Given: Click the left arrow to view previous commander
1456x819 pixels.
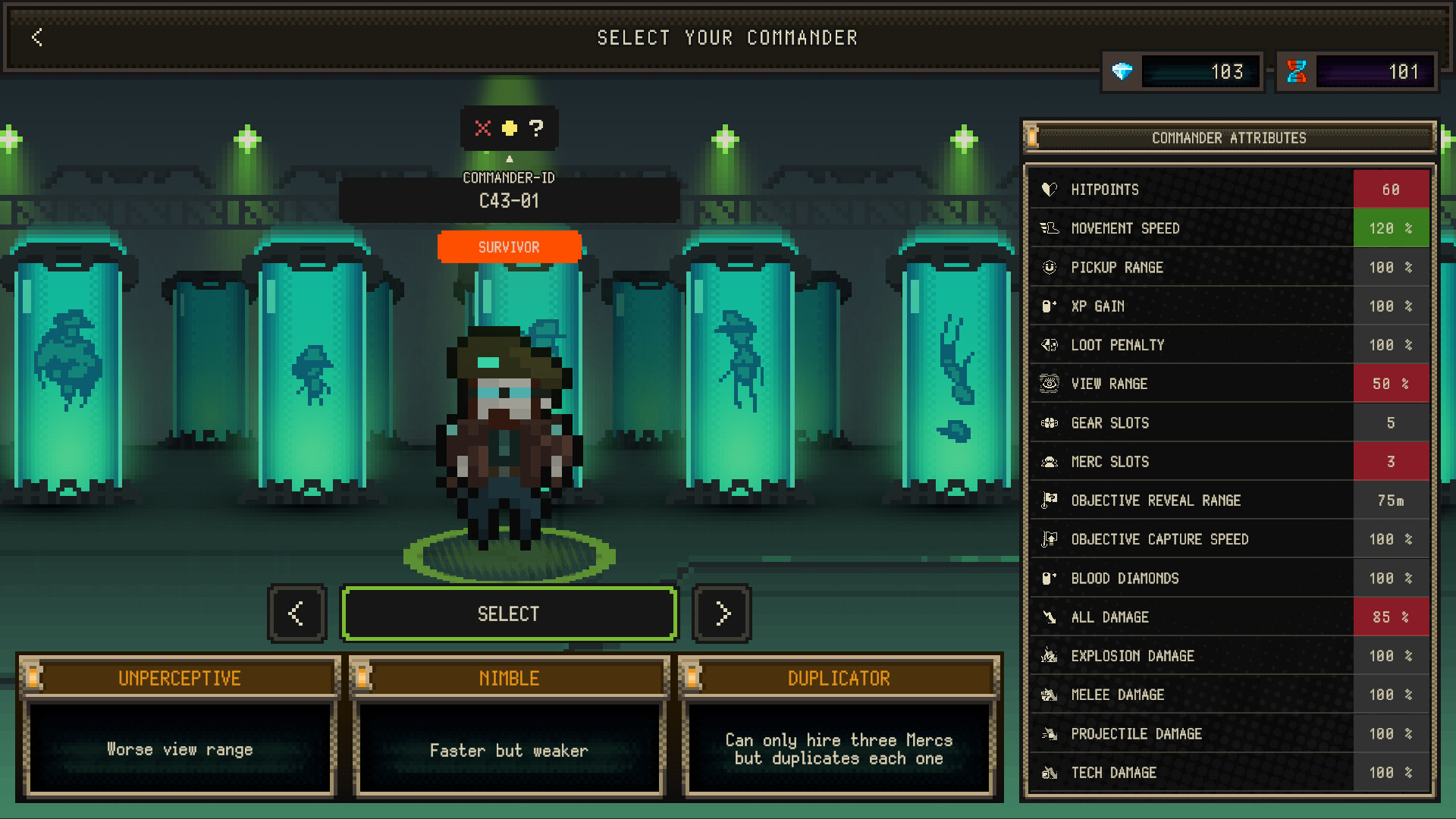Looking at the screenshot, I should [297, 613].
